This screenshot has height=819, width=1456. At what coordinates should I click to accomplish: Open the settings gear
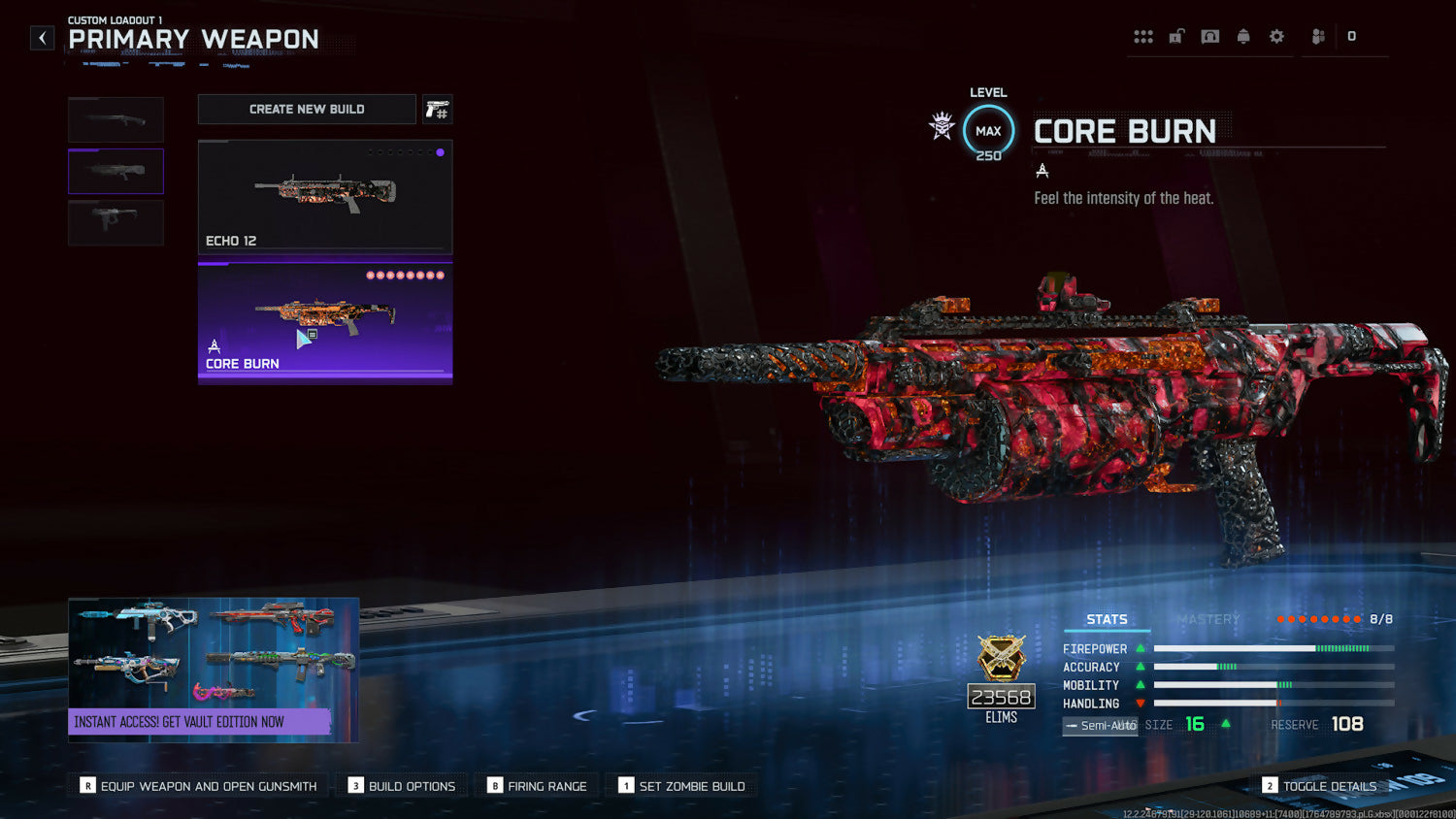point(1276,37)
